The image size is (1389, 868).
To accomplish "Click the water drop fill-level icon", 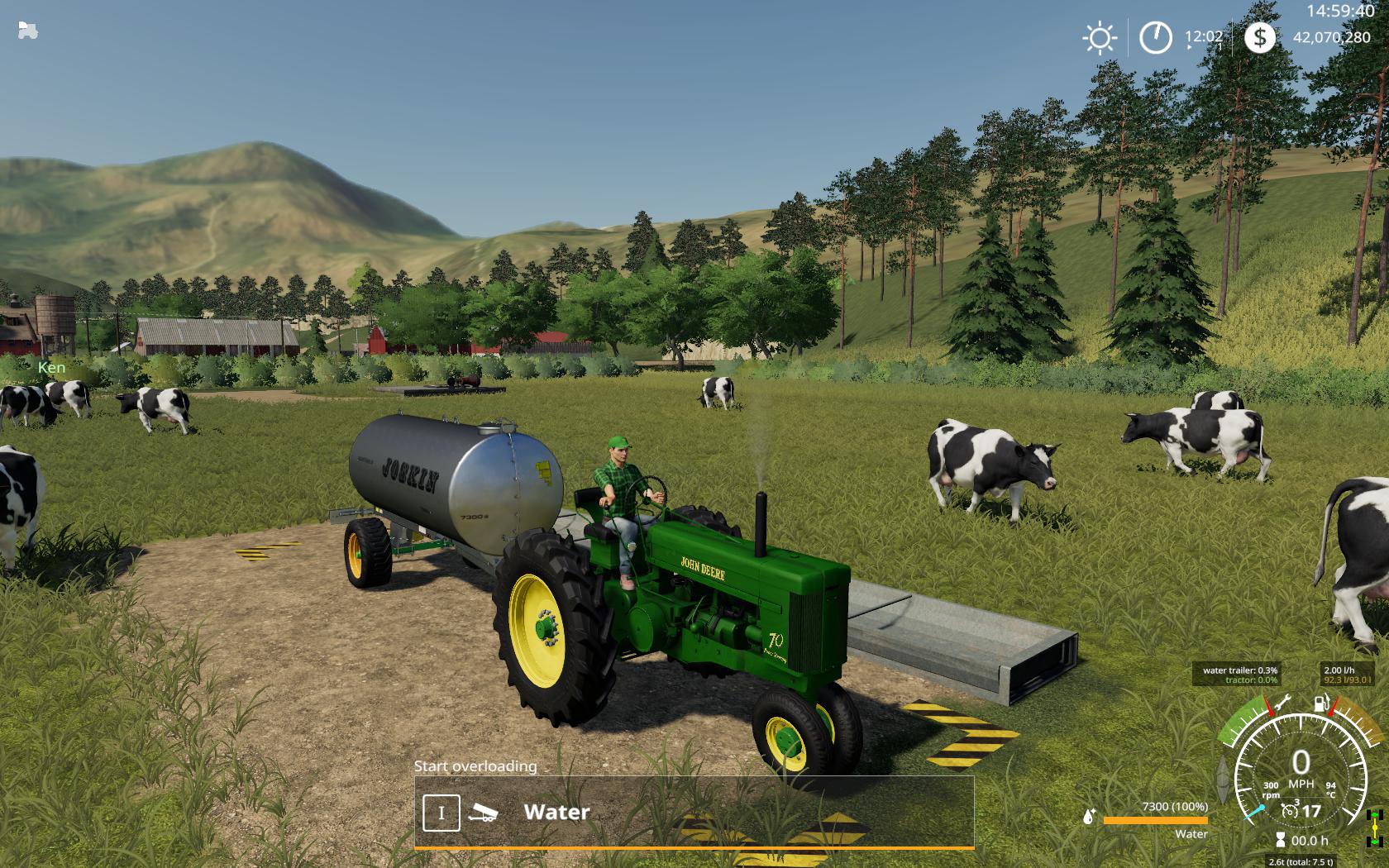I will click(1089, 817).
